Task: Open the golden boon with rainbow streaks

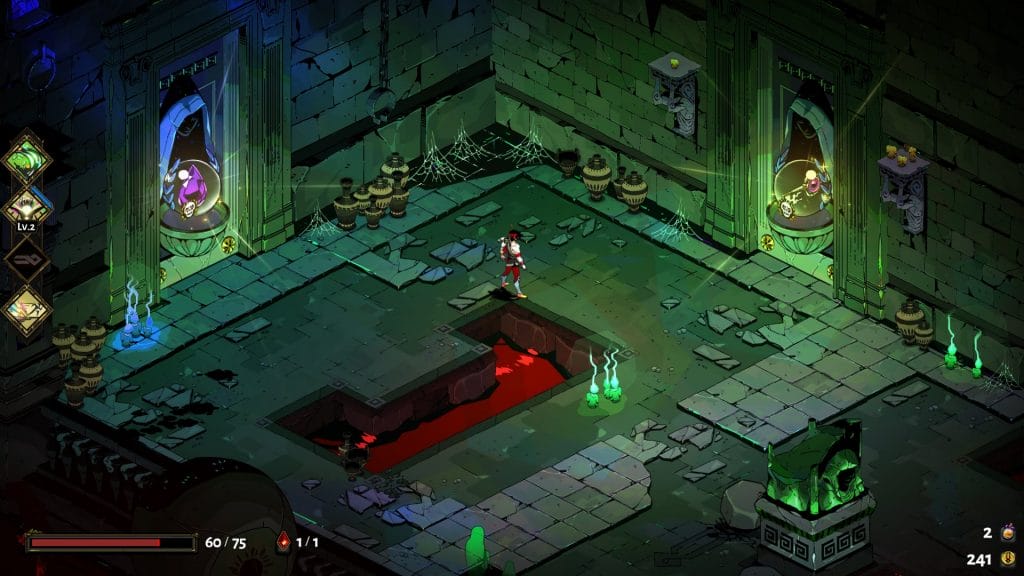Action: (x=27, y=310)
